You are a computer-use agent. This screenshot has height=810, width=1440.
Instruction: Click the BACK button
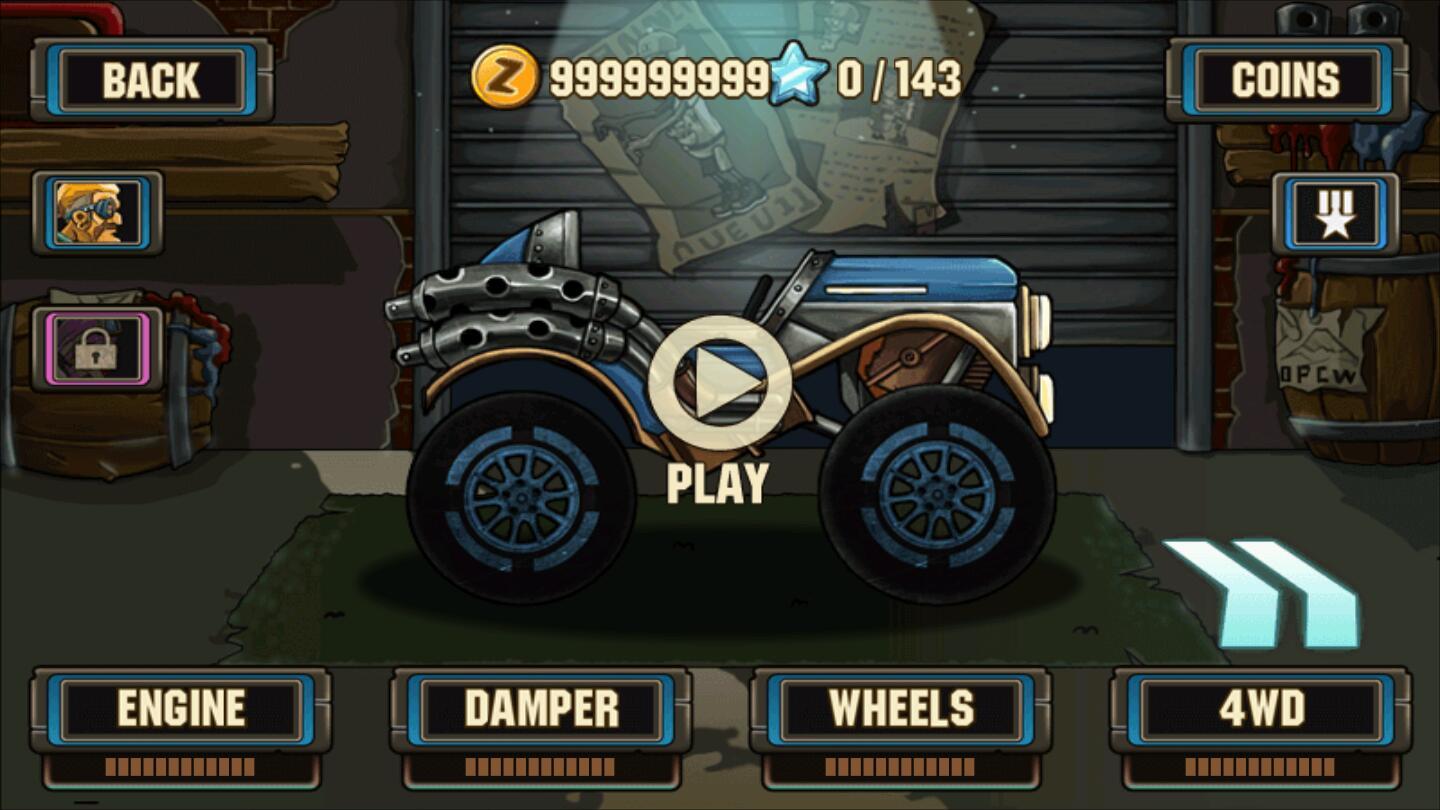point(152,80)
